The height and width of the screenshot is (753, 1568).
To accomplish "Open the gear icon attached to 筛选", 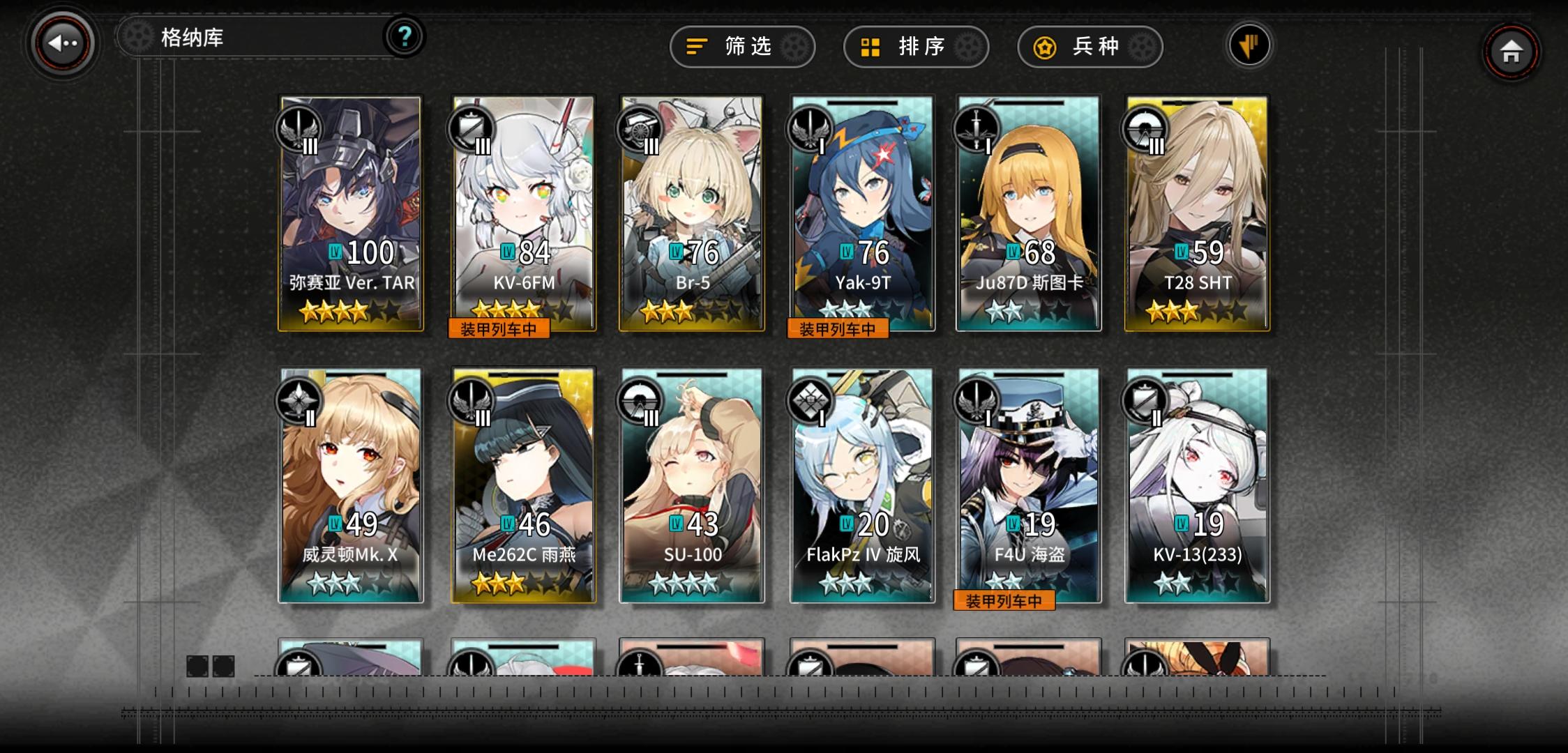I will pos(795,47).
